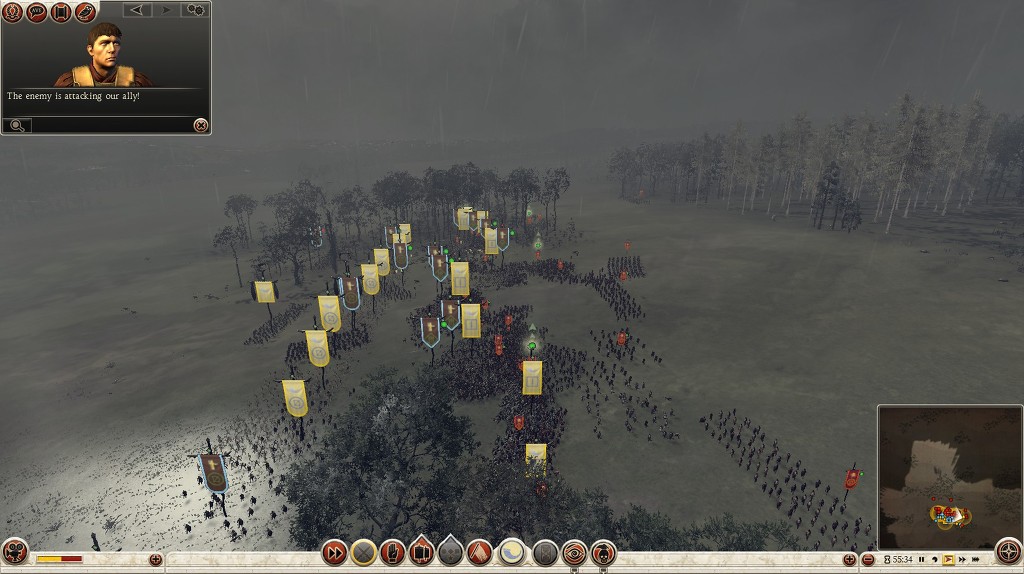Issue halt order with raised hand
The image size is (1024, 574).
(x=393, y=552)
